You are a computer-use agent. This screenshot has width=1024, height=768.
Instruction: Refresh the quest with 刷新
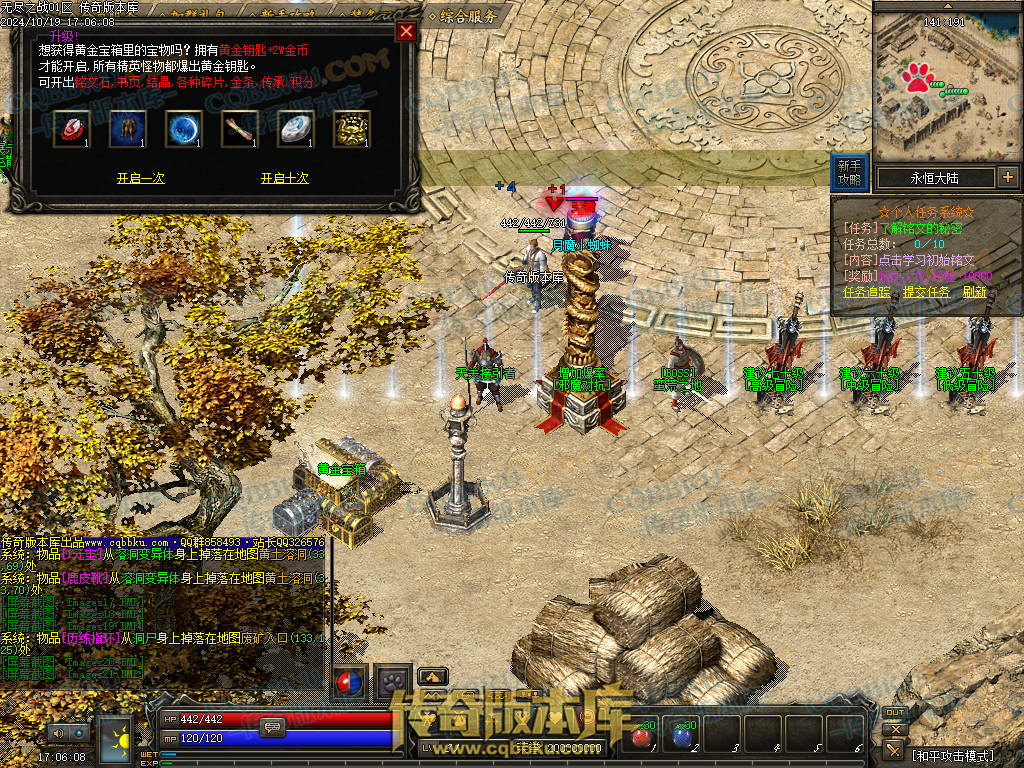click(974, 292)
